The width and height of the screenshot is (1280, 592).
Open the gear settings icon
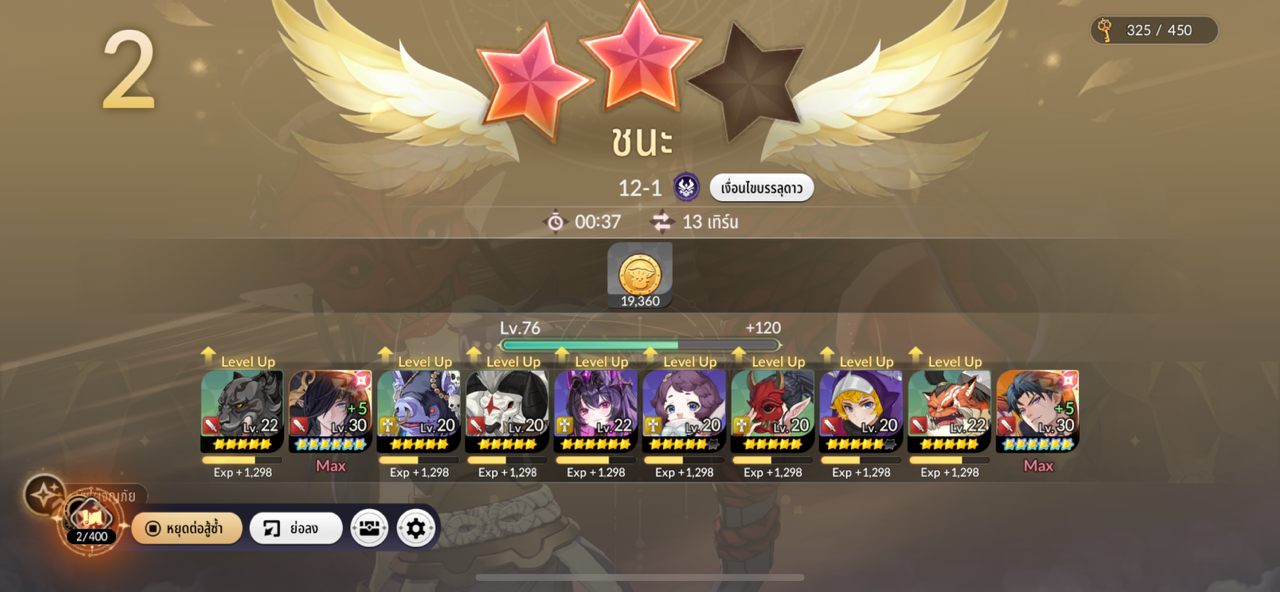(x=416, y=528)
